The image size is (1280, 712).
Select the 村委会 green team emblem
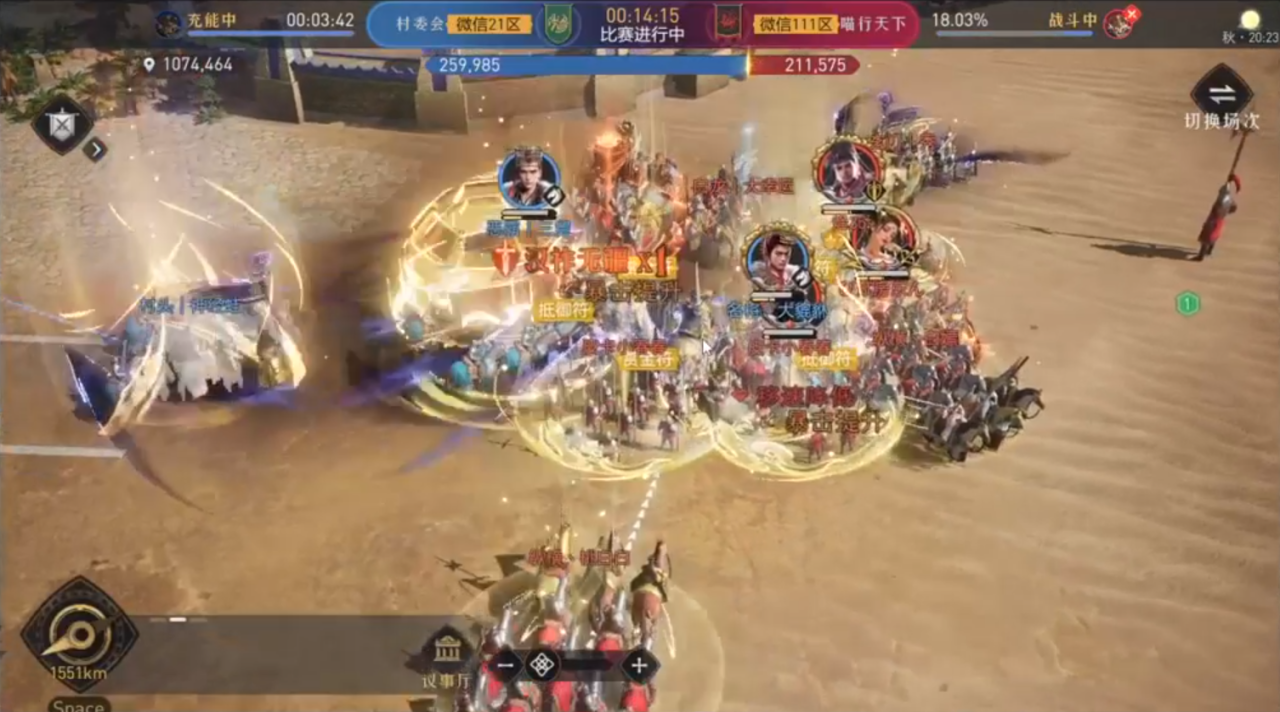tap(557, 24)
